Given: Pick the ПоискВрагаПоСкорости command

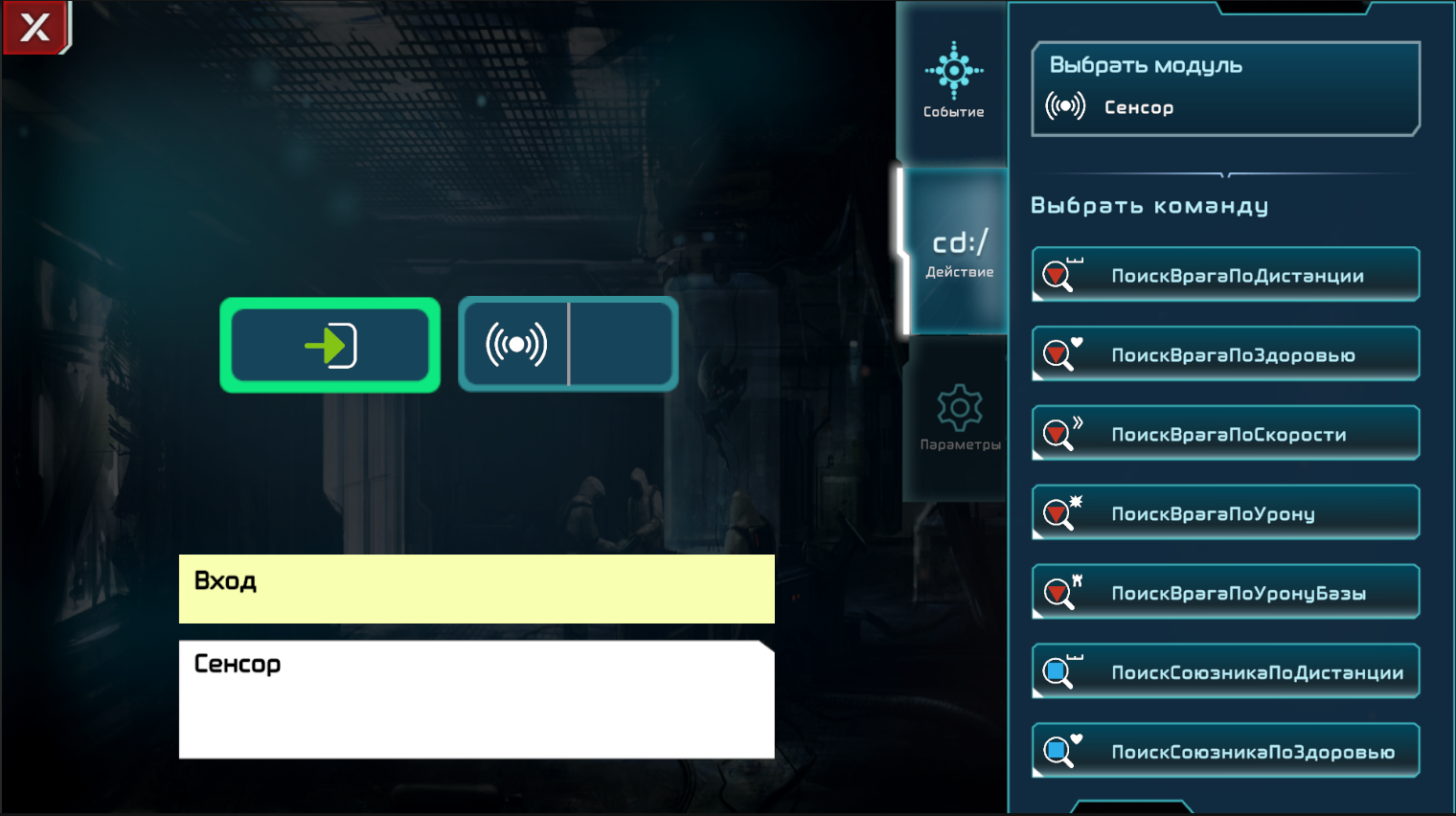Looking at the screenshot, I should (x=1226, y=434).
